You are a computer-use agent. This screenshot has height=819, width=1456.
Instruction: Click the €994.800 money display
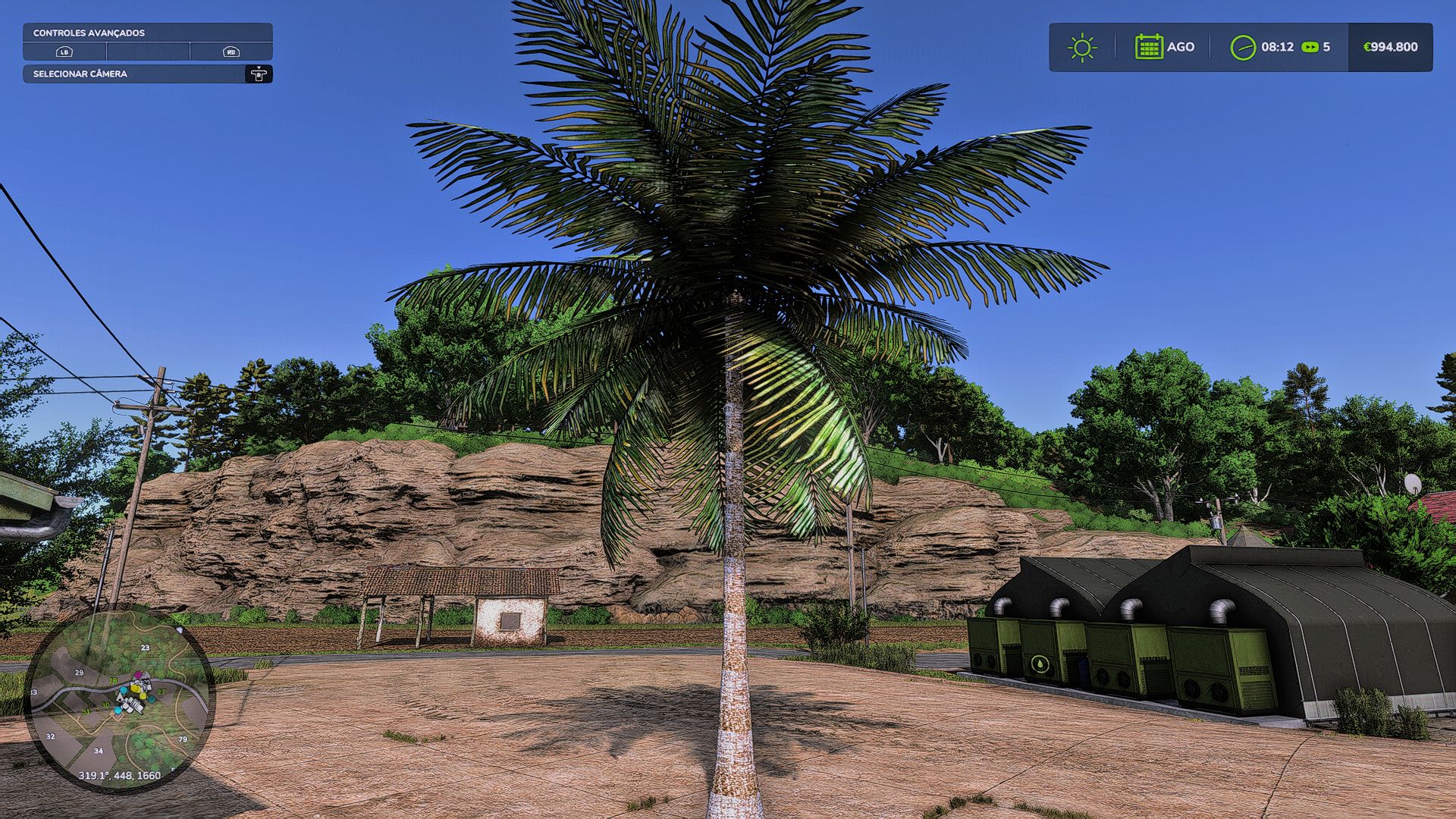click(1389, 46)
